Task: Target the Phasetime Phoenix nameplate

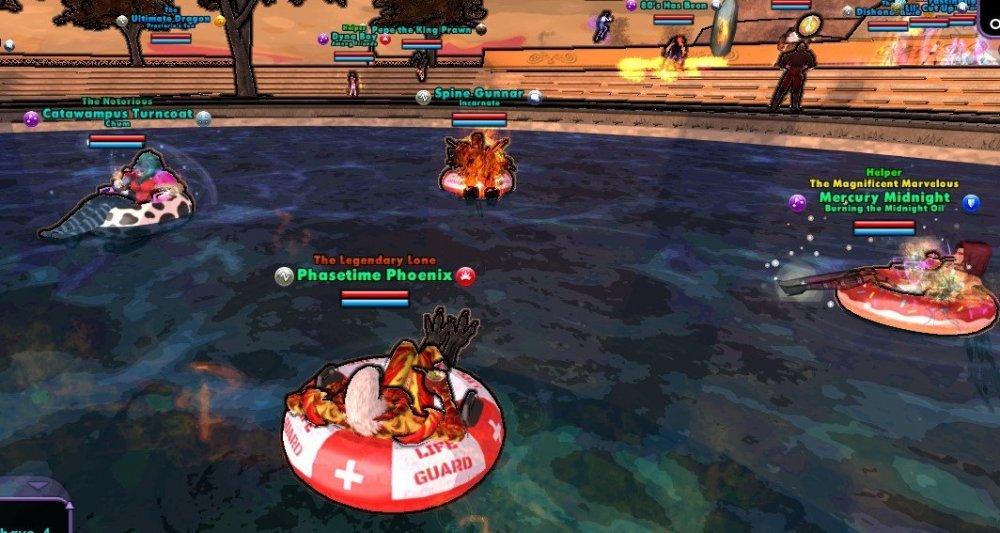Action: point(375,275)
